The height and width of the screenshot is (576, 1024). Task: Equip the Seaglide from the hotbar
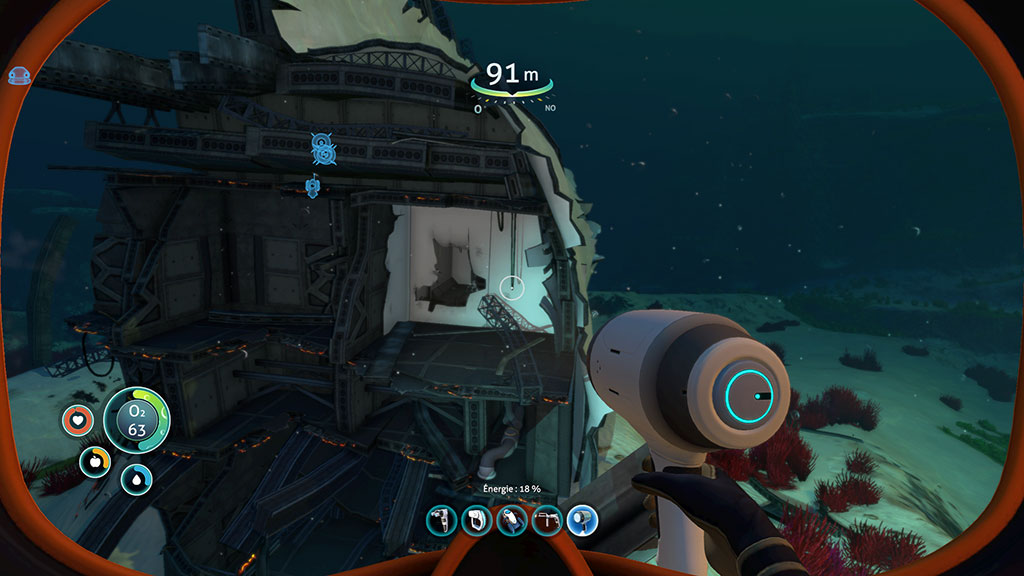click(x=511, y=520)
